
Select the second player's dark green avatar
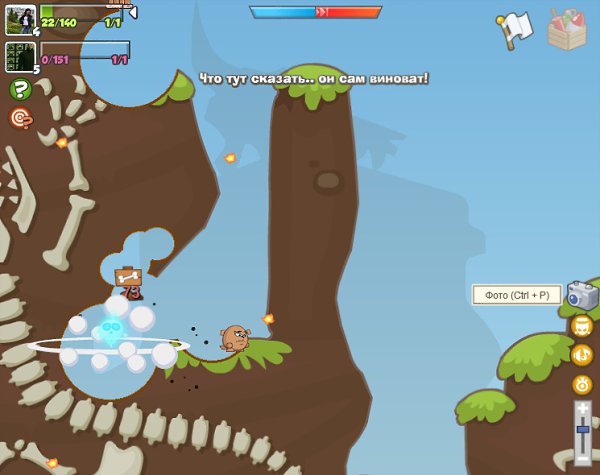(20, 56)
